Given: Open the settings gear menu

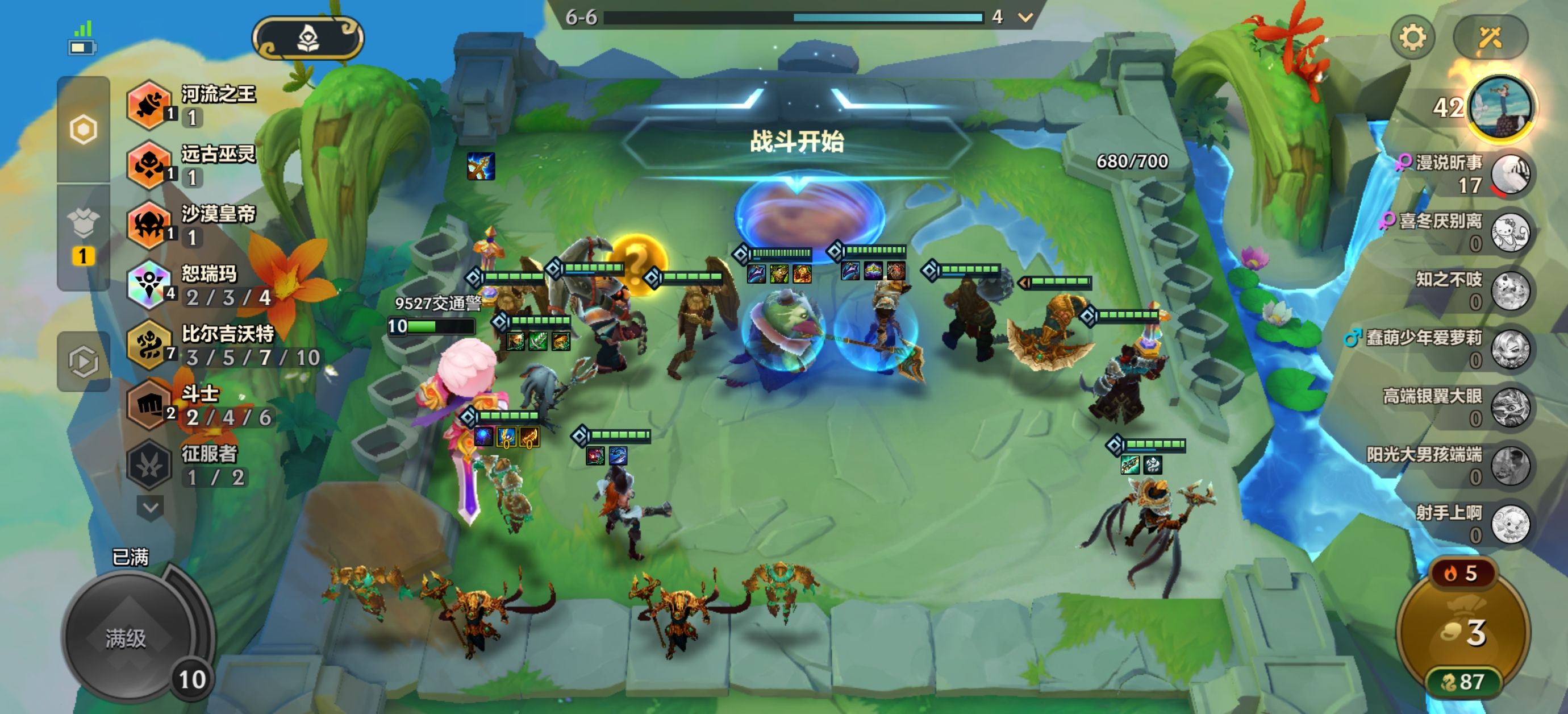Looking at the screenshot, I should pyautogui.click(x=1412, y=38).
